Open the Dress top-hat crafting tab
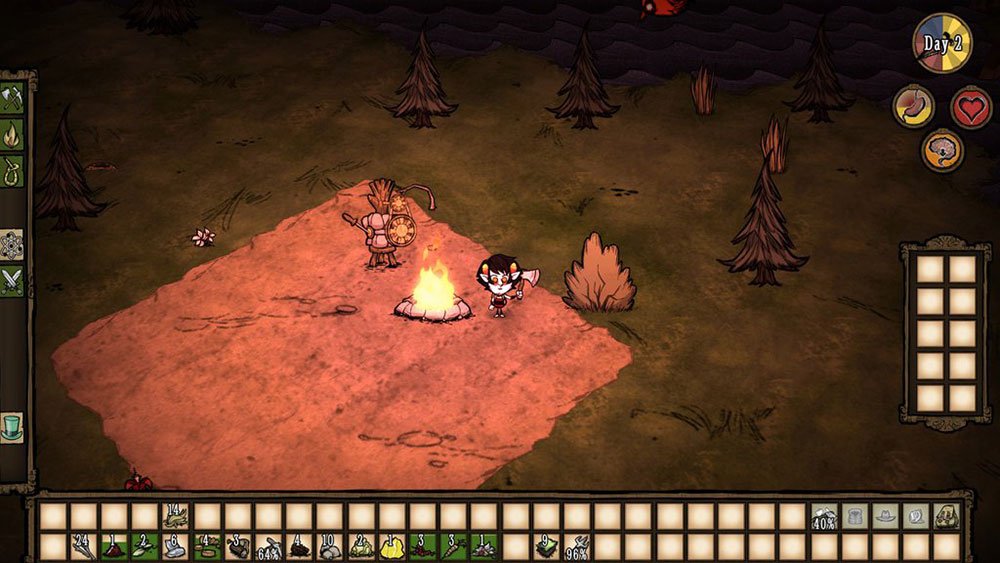The width and height of the screenshot is (1000, 563). click(x=12, y=427)
